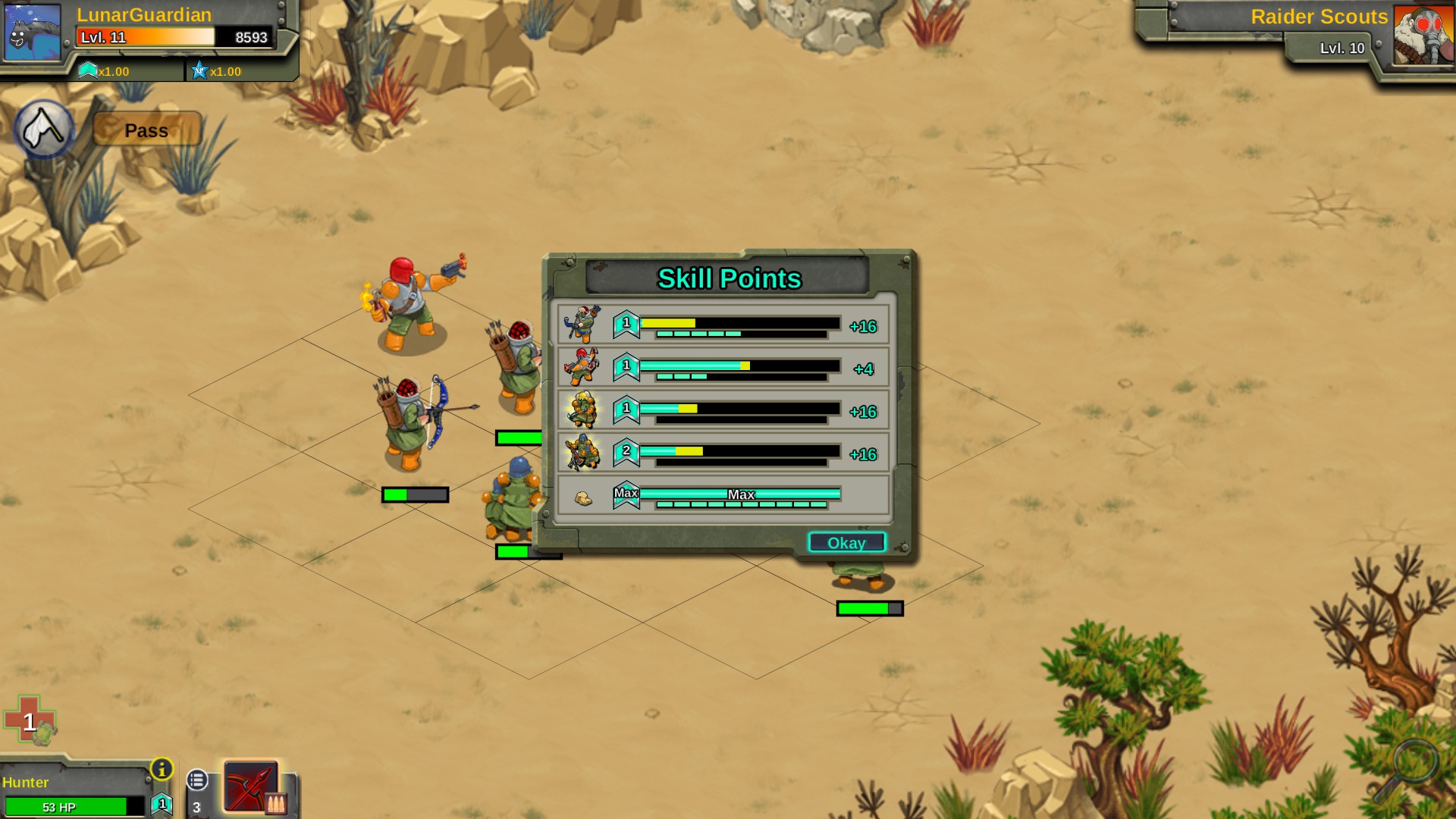
Task: Click the hunter portrait in the first skill row
Action: click(x=582, y=325)
